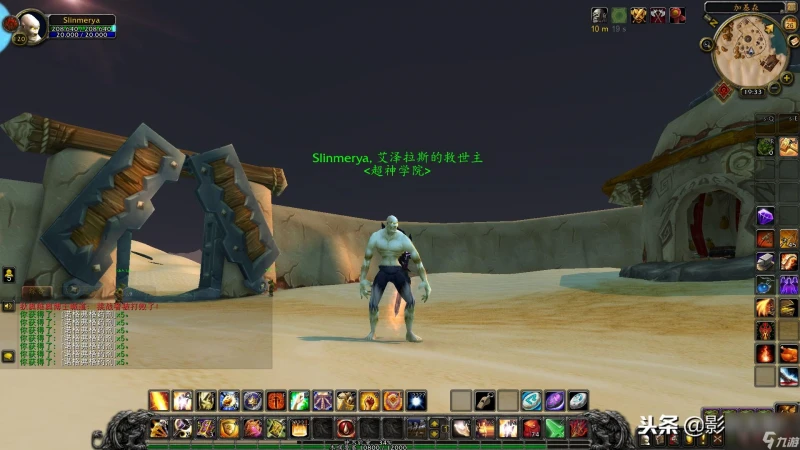
Task: Activate the golden fist ability
Action: pos(369,401)
